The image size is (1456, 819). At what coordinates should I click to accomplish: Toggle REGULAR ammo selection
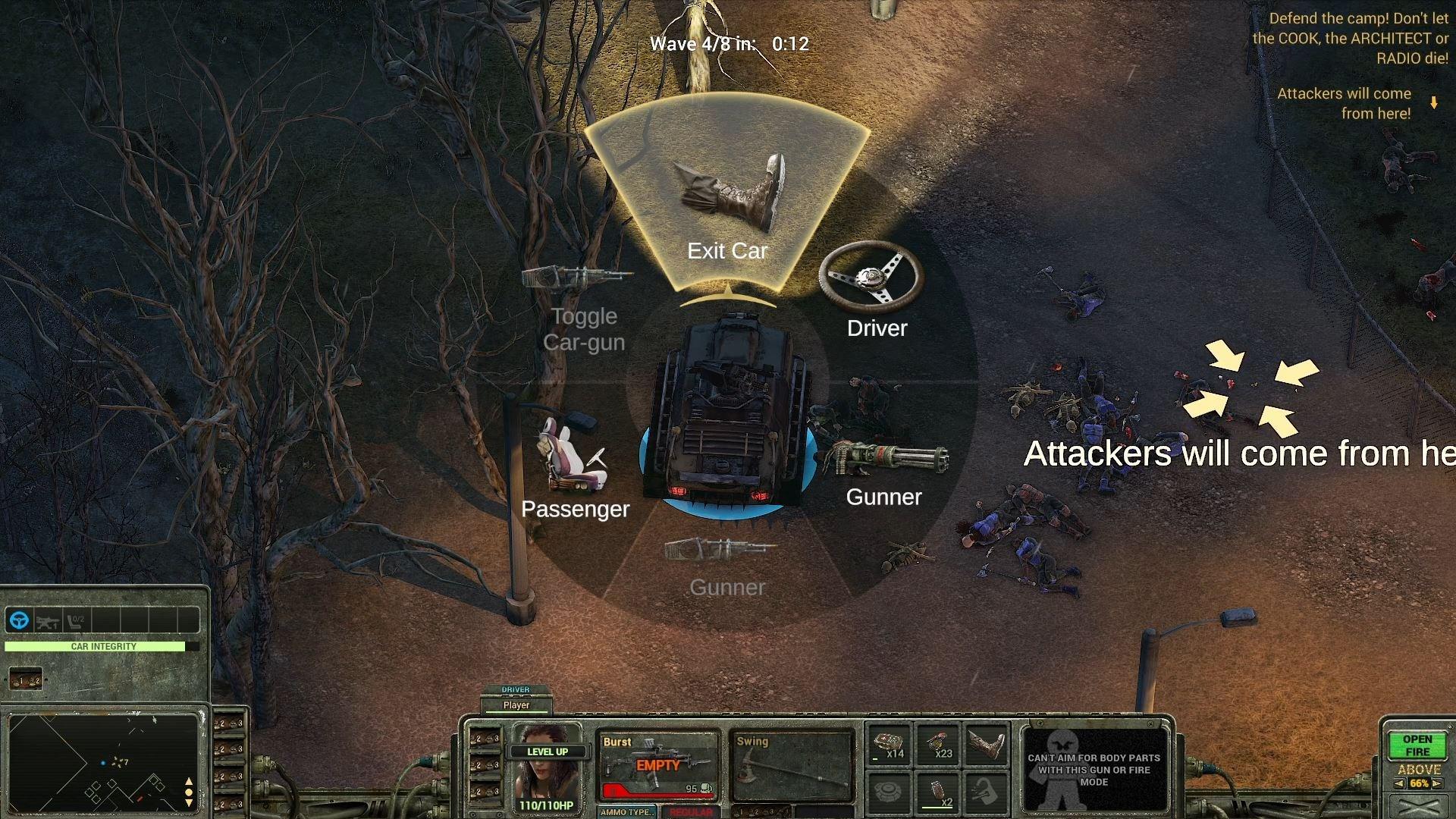(x=690, y=813)
